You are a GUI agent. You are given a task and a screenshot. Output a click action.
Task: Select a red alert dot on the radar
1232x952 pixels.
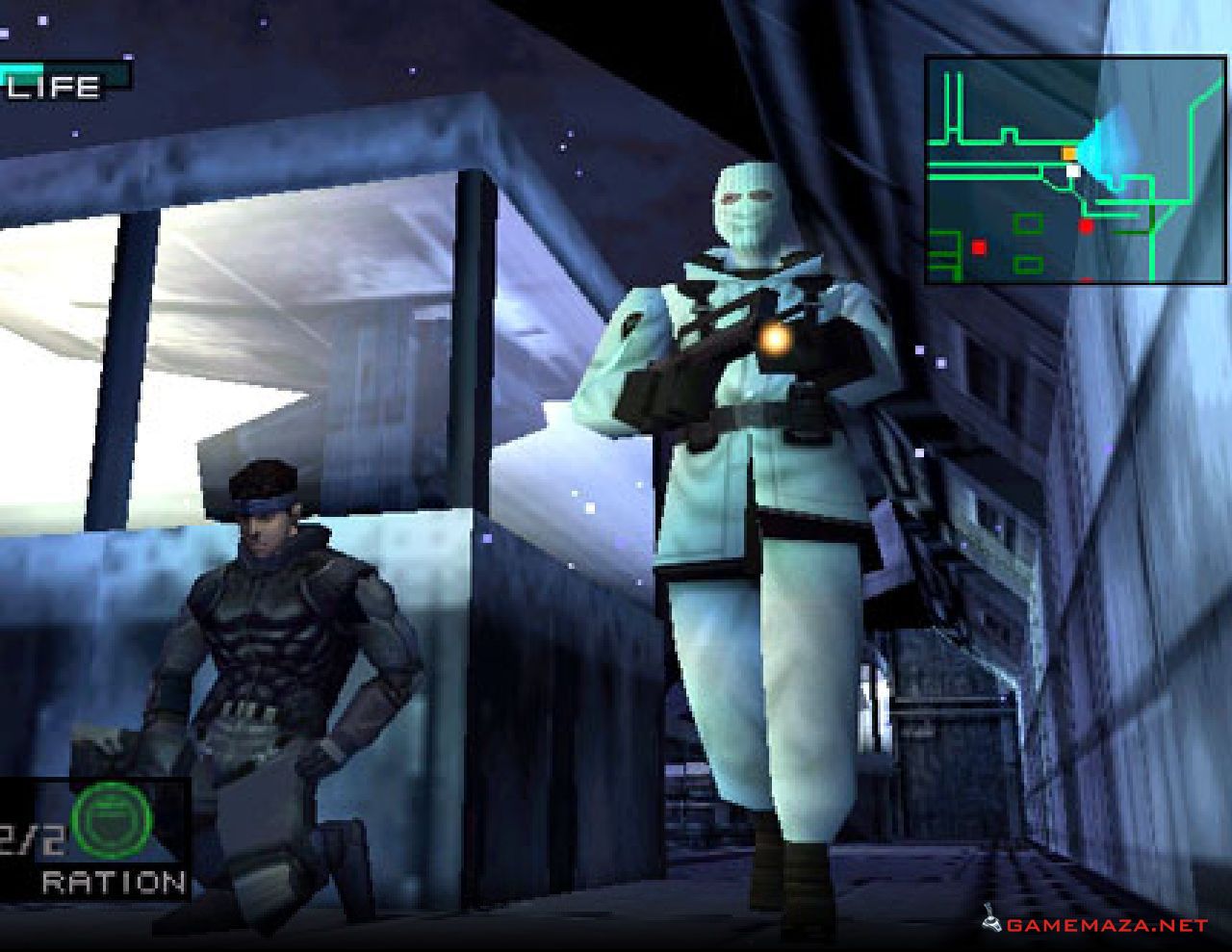pyautogui.click(x=1088, y=228)
